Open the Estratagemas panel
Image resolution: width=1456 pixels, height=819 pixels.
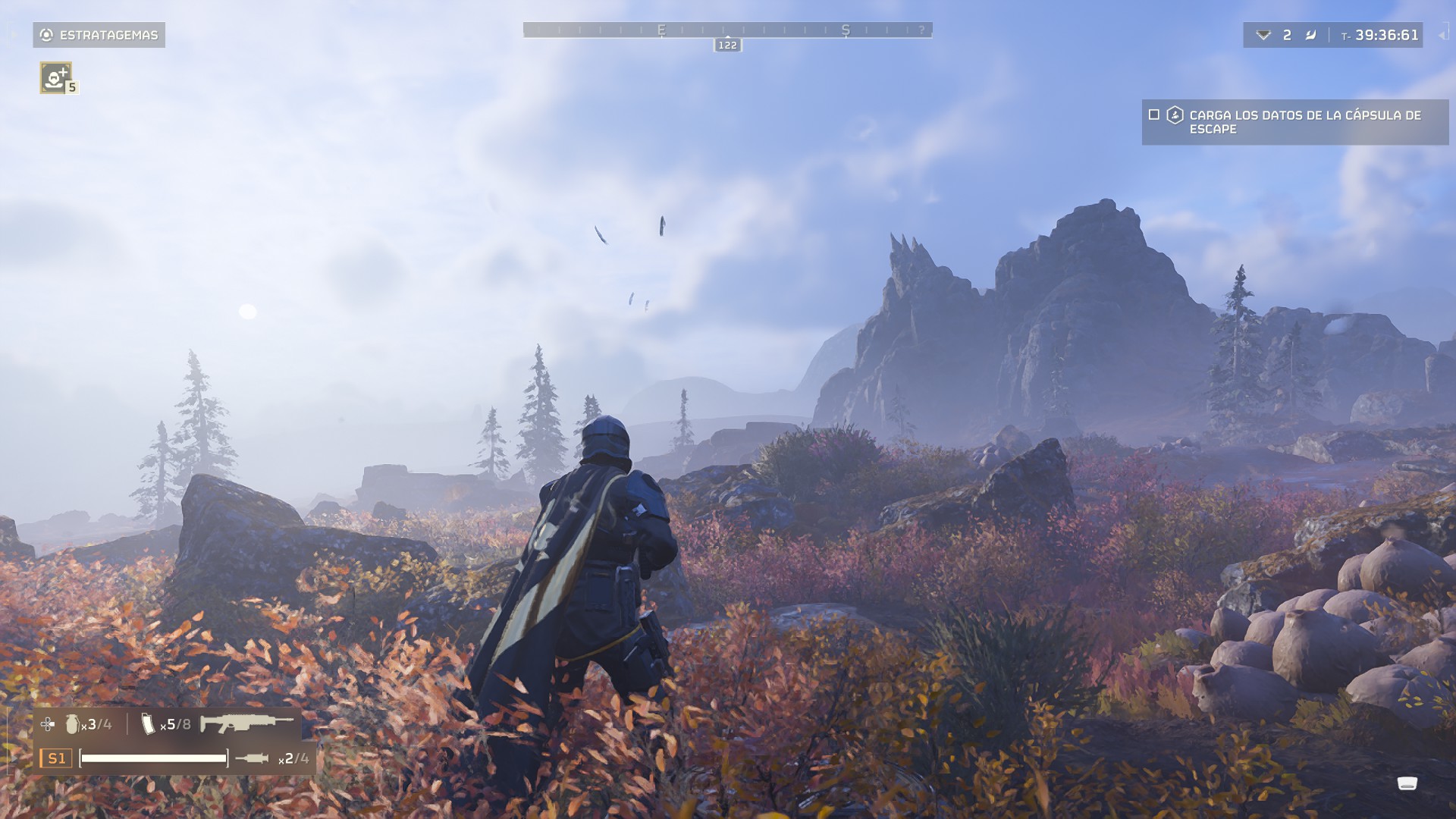(x=99, y=35)
